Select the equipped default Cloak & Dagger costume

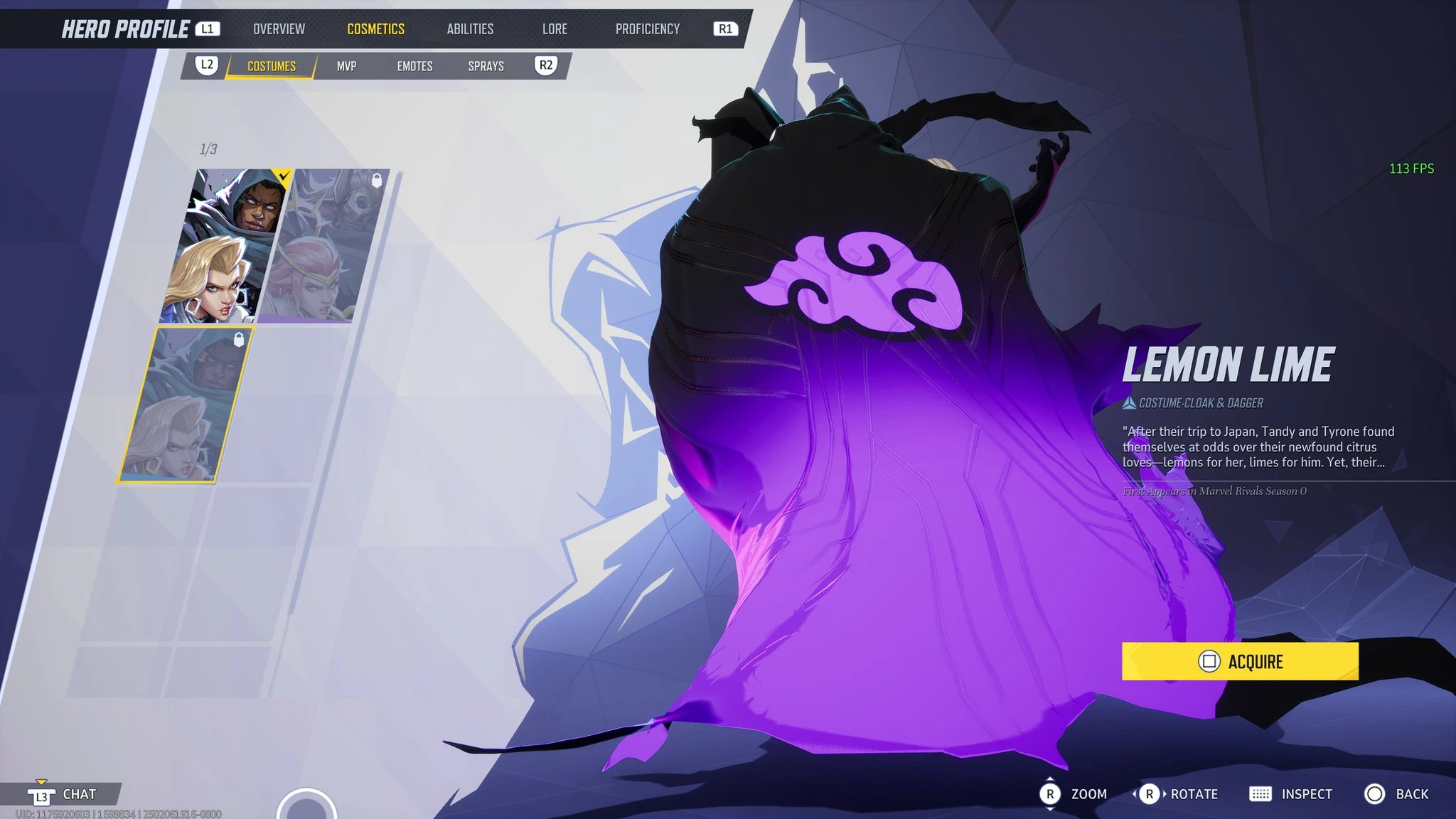coord(227,245)
